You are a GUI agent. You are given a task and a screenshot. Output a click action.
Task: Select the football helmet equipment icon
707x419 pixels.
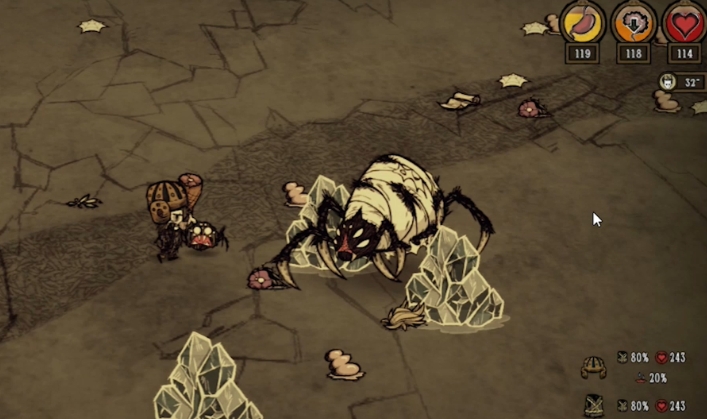[593, 366]
